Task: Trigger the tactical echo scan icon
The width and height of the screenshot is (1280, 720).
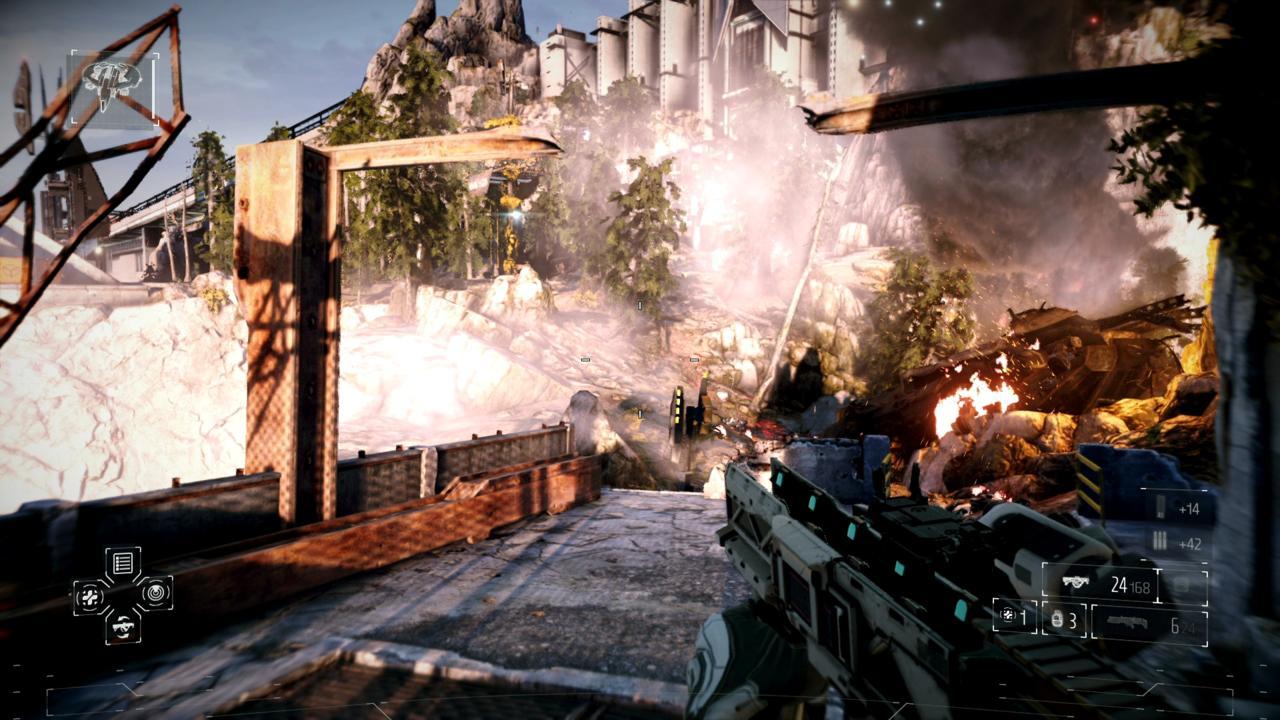Action: pyautogui.click(x=155, y=595)
